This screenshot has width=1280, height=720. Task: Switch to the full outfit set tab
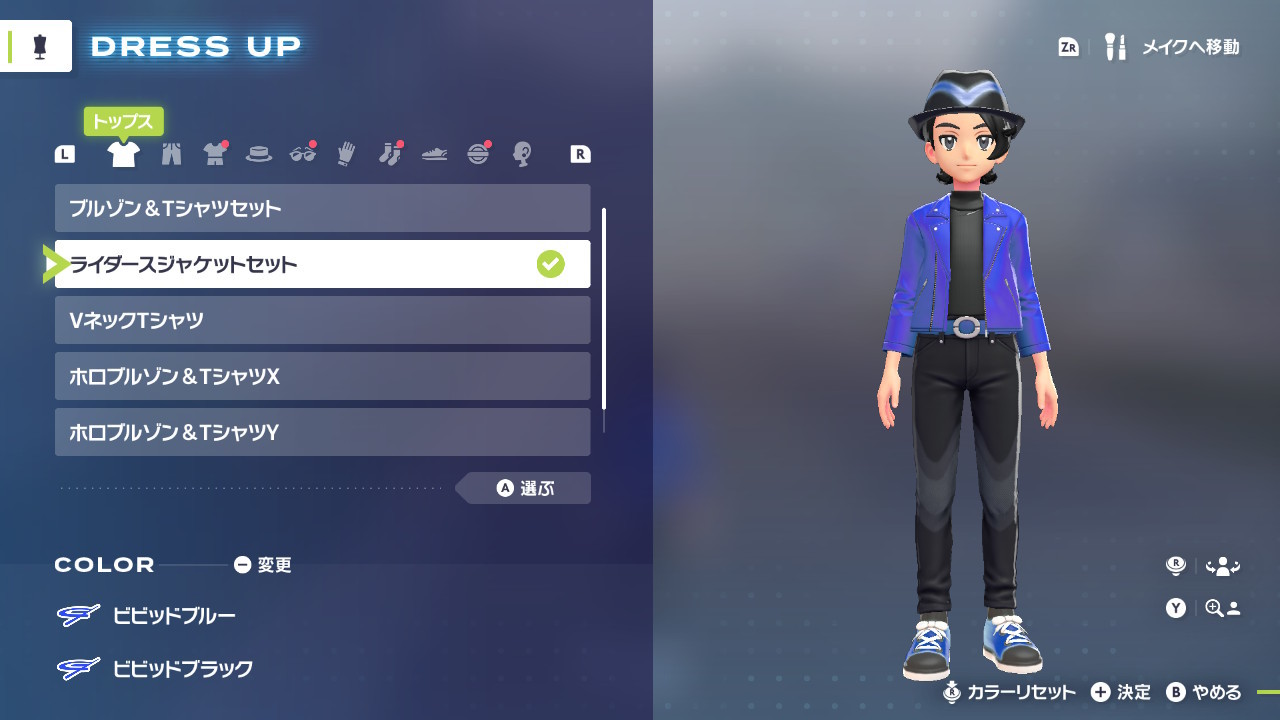215,154
